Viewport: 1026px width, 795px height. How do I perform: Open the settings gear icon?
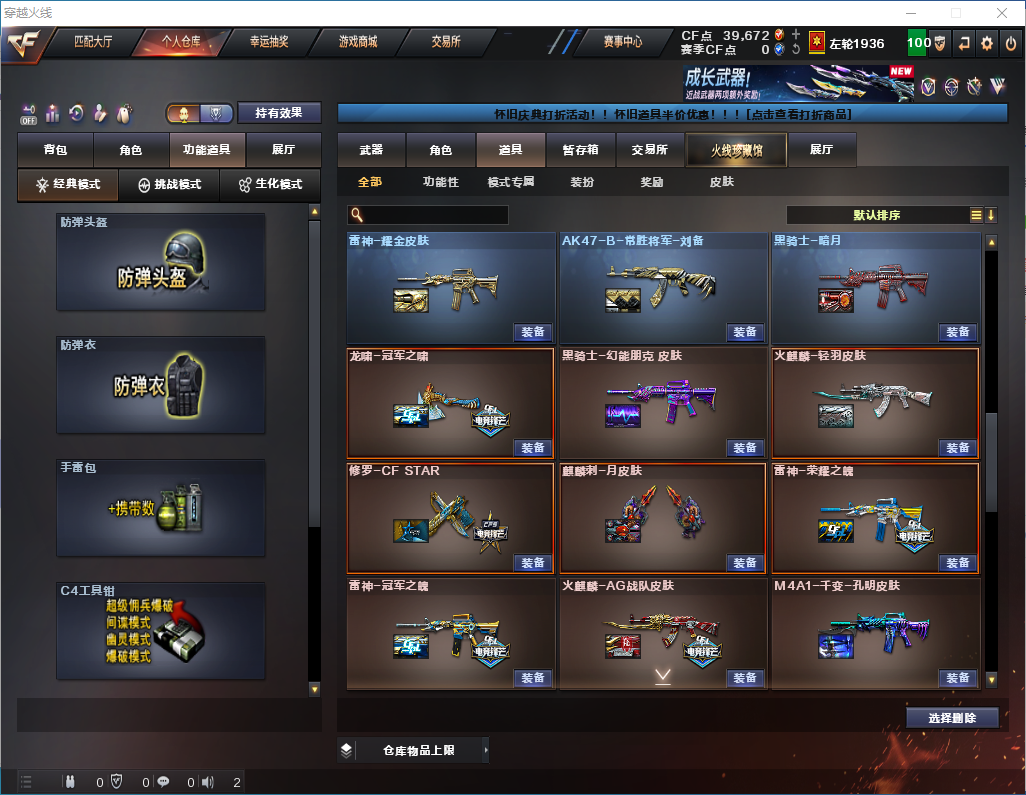coord(987,43)
